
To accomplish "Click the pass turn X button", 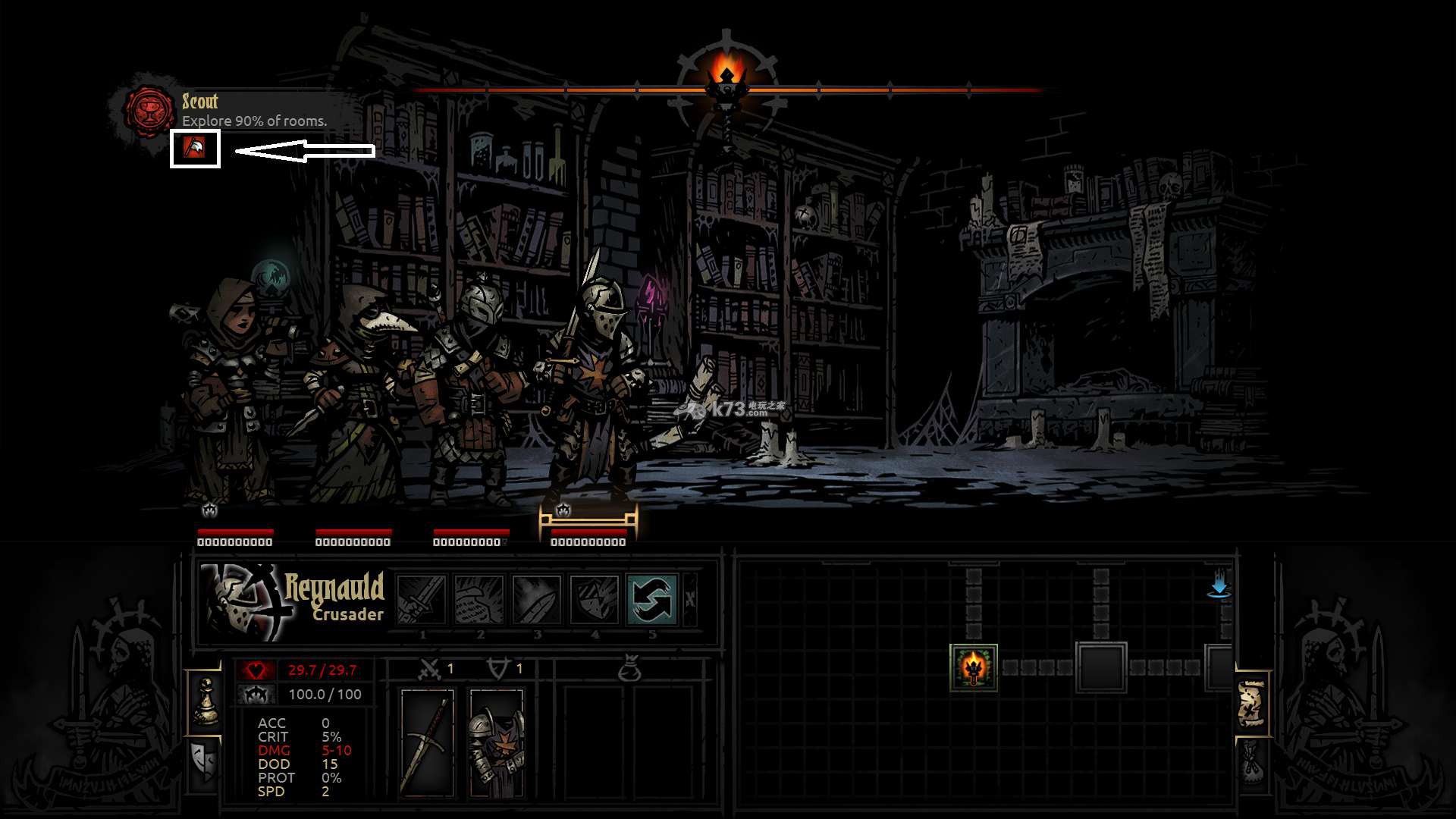I will click(x=690, y=599).
